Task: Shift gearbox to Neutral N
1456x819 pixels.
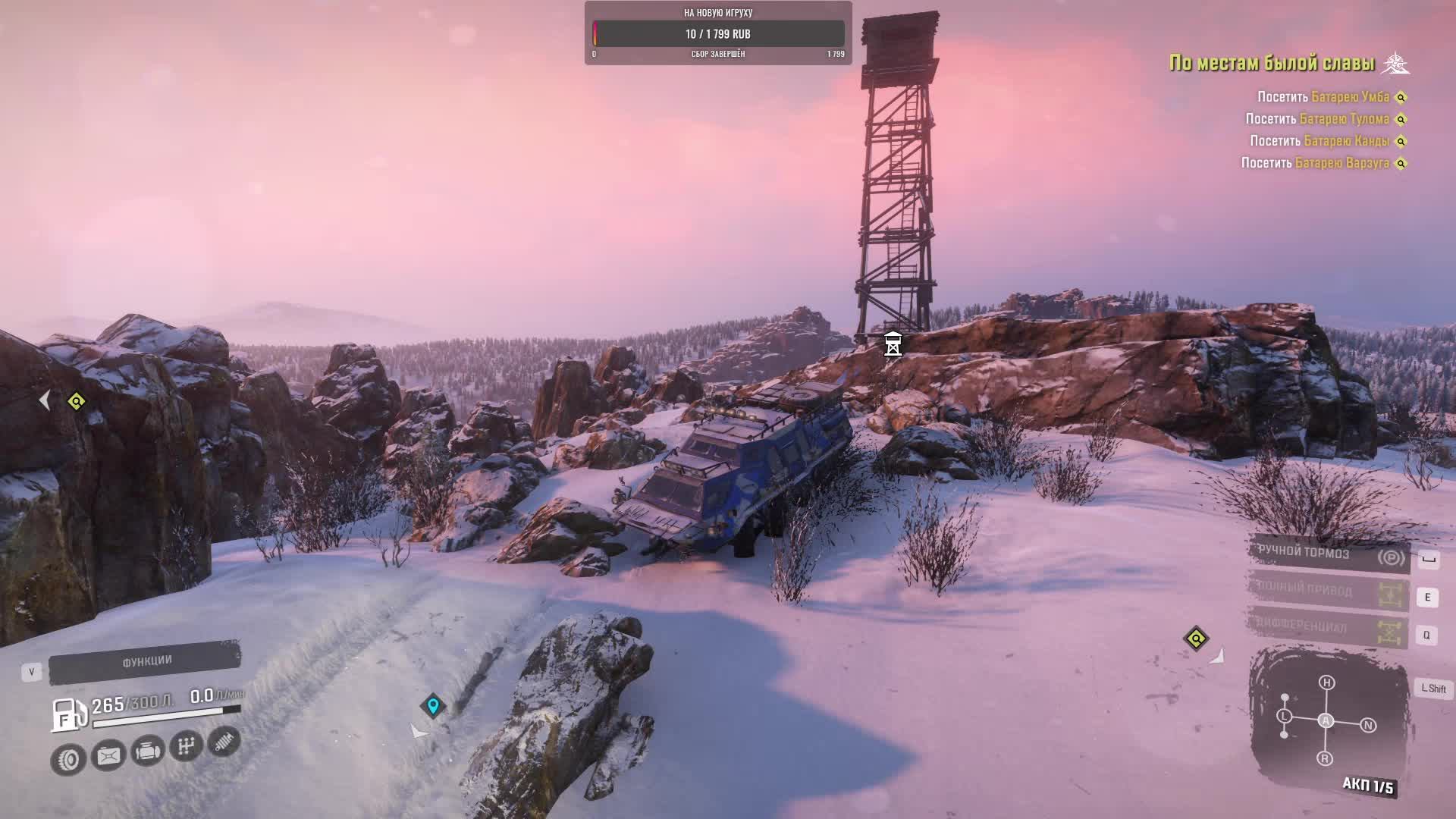Action: click(x=1368, y=726)
